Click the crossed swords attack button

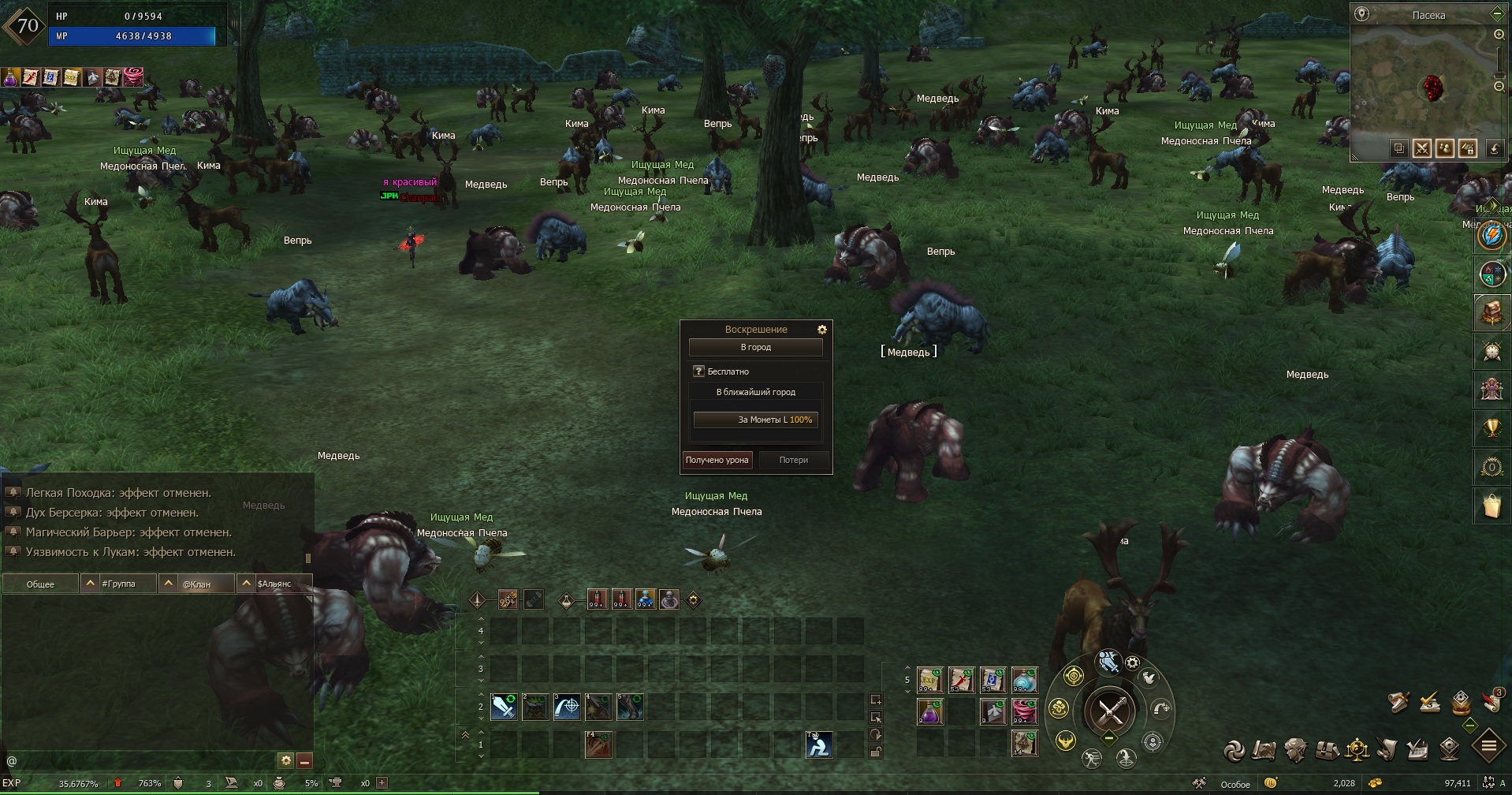coord(1110,711)
